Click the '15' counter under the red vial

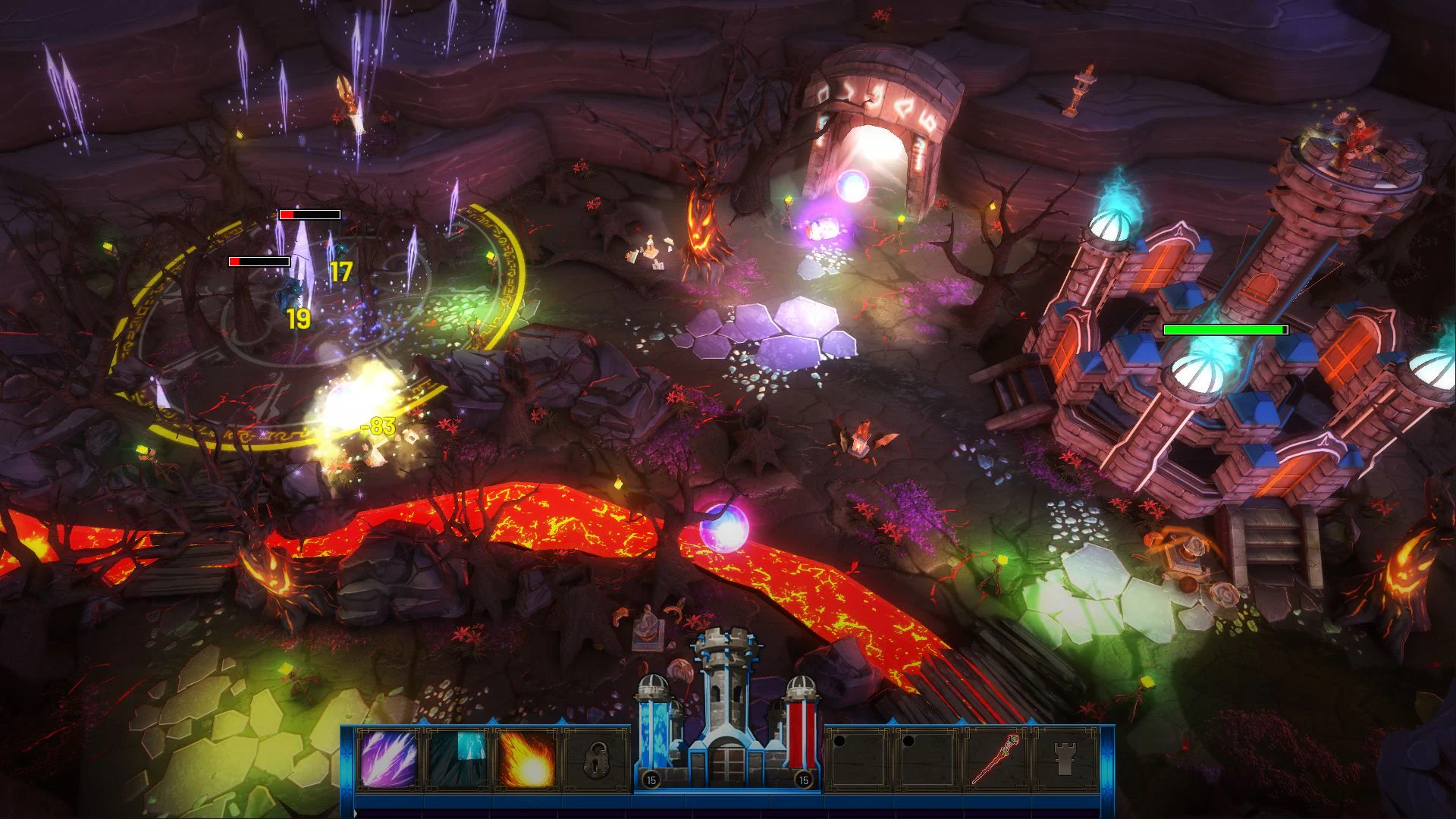[802, 778]
